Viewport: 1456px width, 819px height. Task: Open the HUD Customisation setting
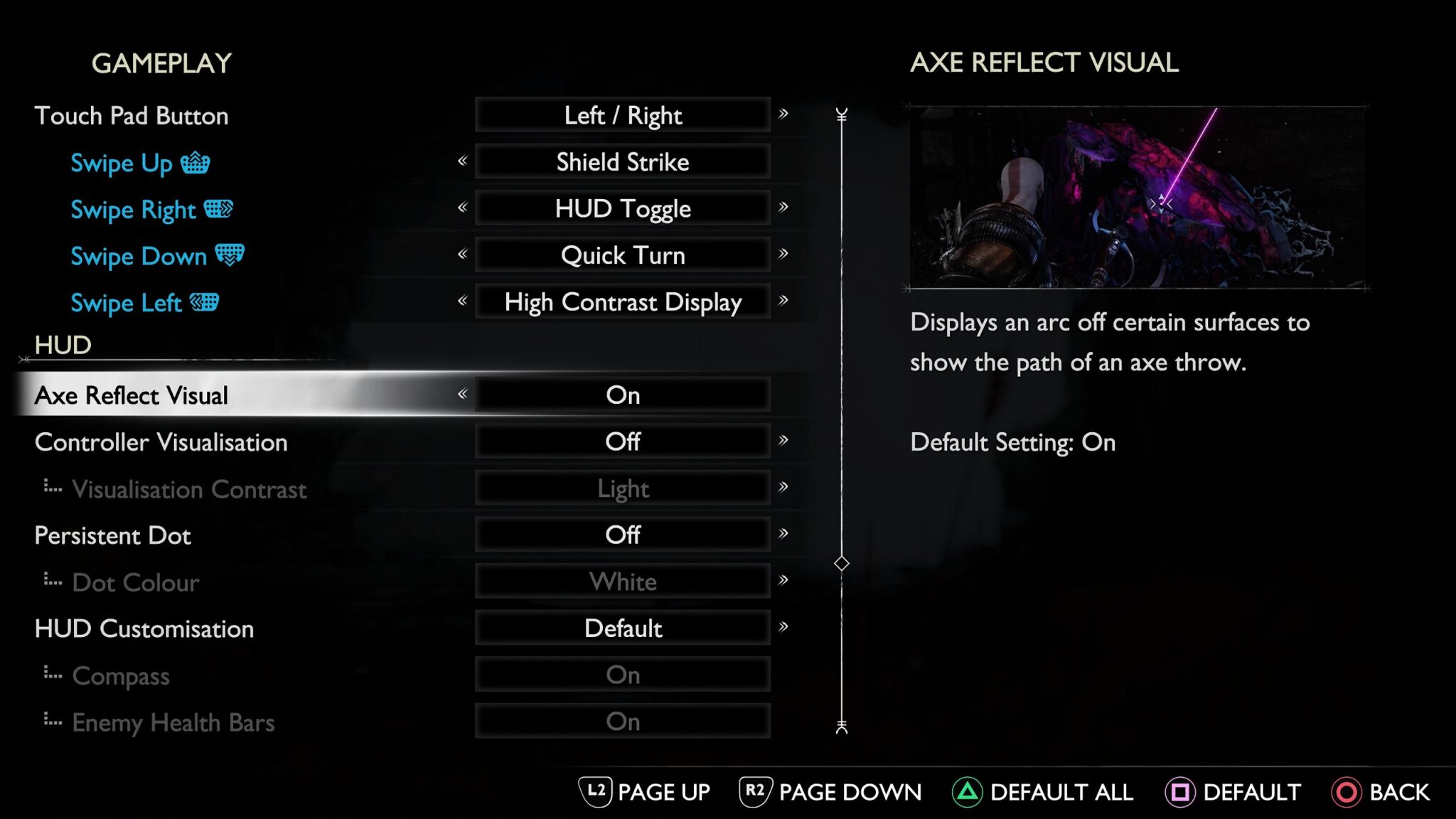point(144,629)
